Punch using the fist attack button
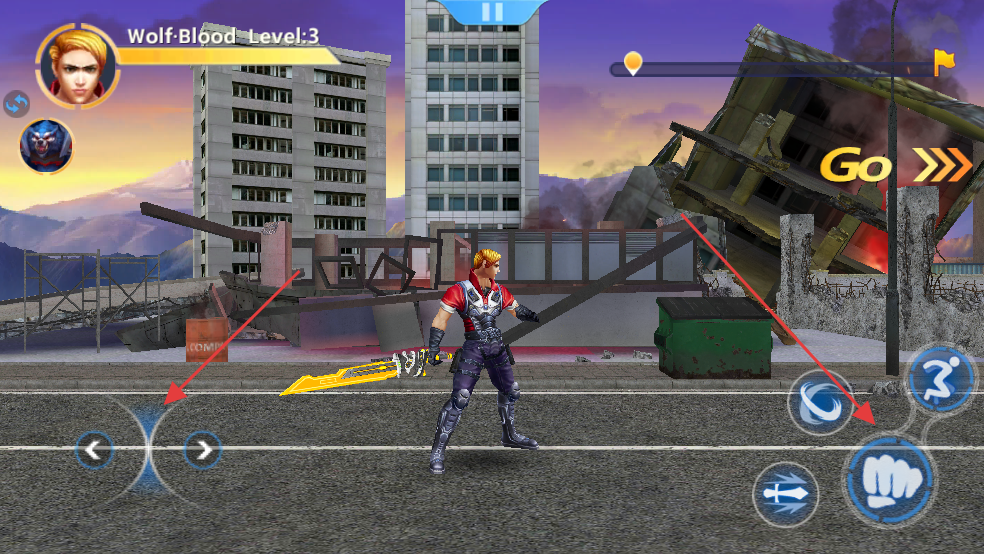 pyautogui.click(x=889, y=481)
